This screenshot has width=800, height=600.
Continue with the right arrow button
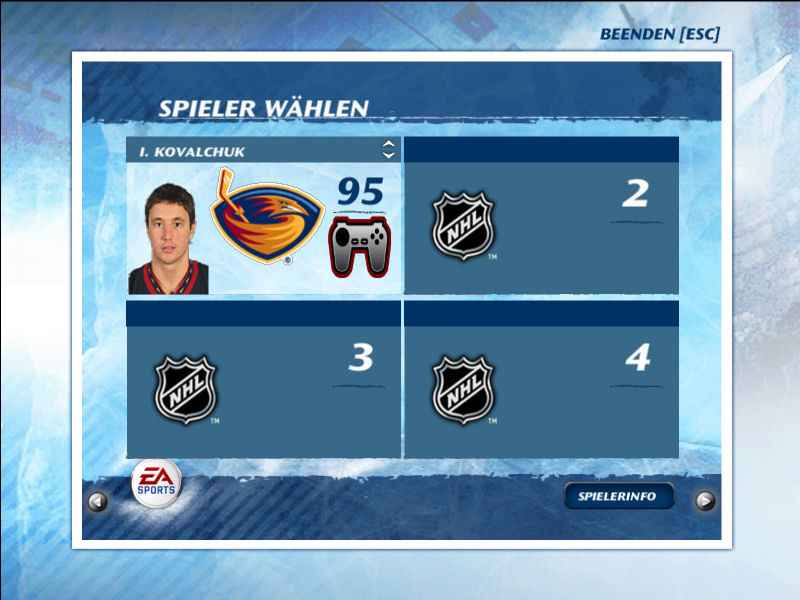(705, 501)
